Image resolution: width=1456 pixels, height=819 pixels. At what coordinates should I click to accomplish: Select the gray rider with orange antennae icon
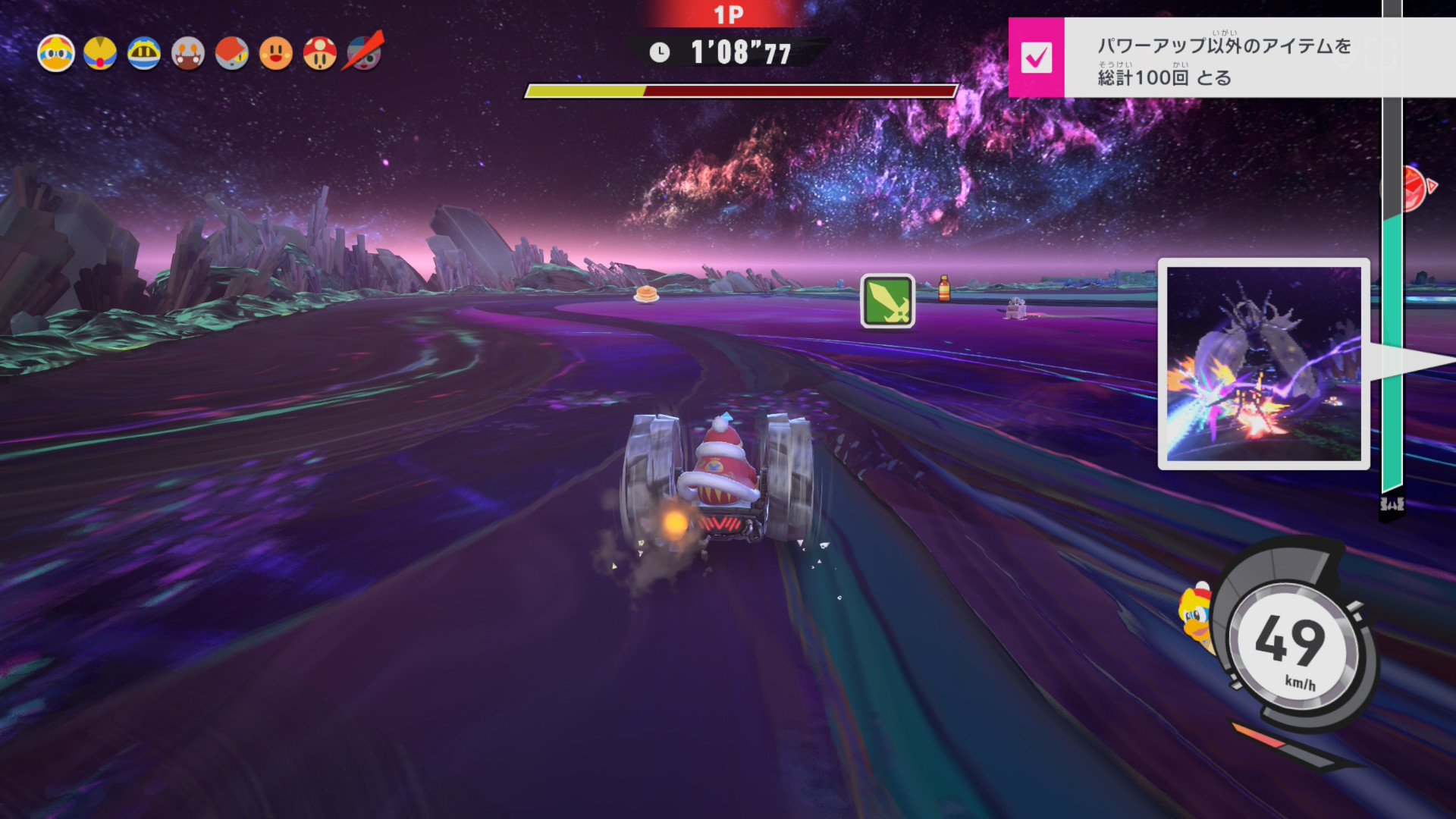pyautogui.click(x=188, y=54)
